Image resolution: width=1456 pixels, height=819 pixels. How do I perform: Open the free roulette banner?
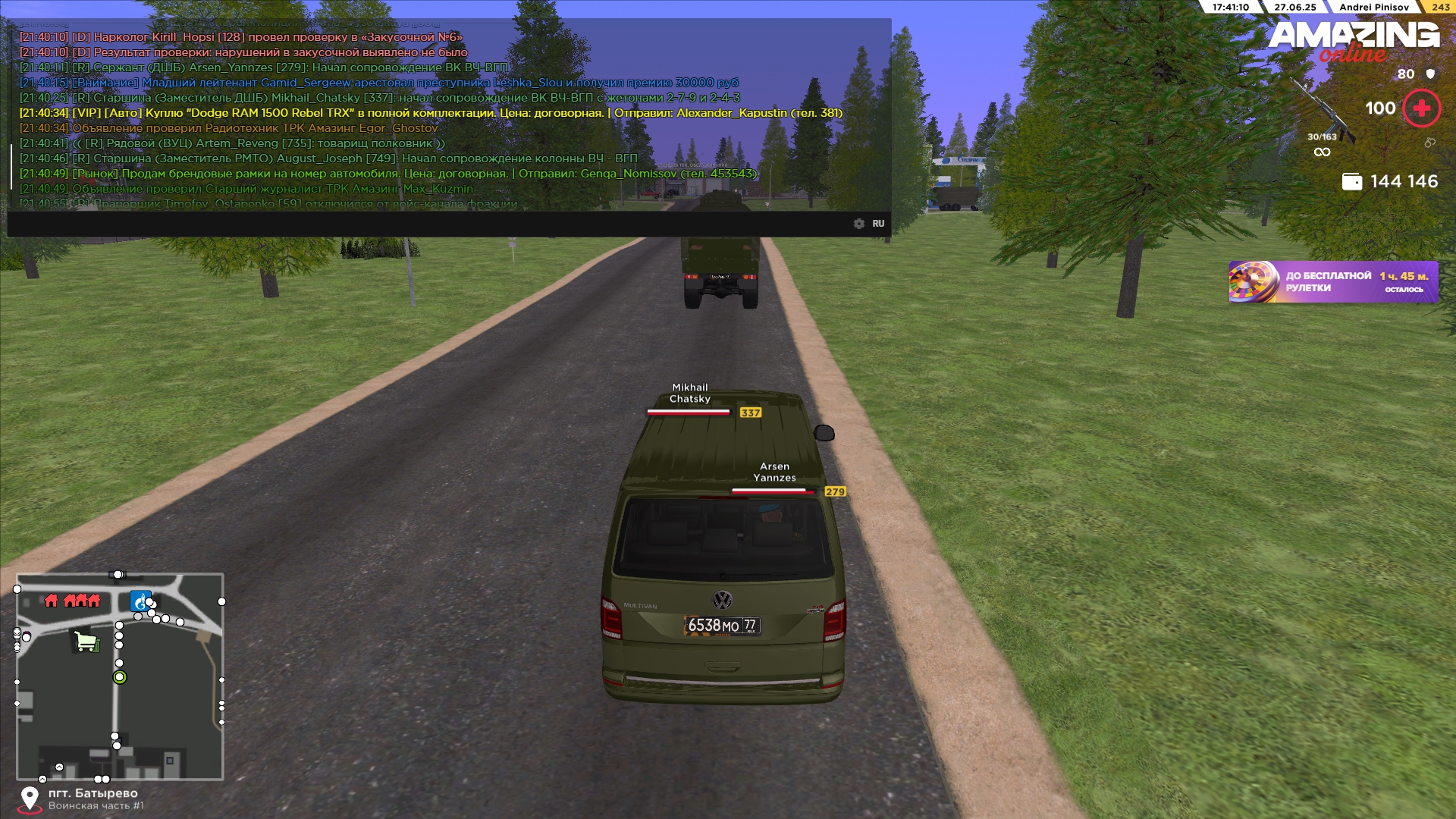tap(1332, 282)
